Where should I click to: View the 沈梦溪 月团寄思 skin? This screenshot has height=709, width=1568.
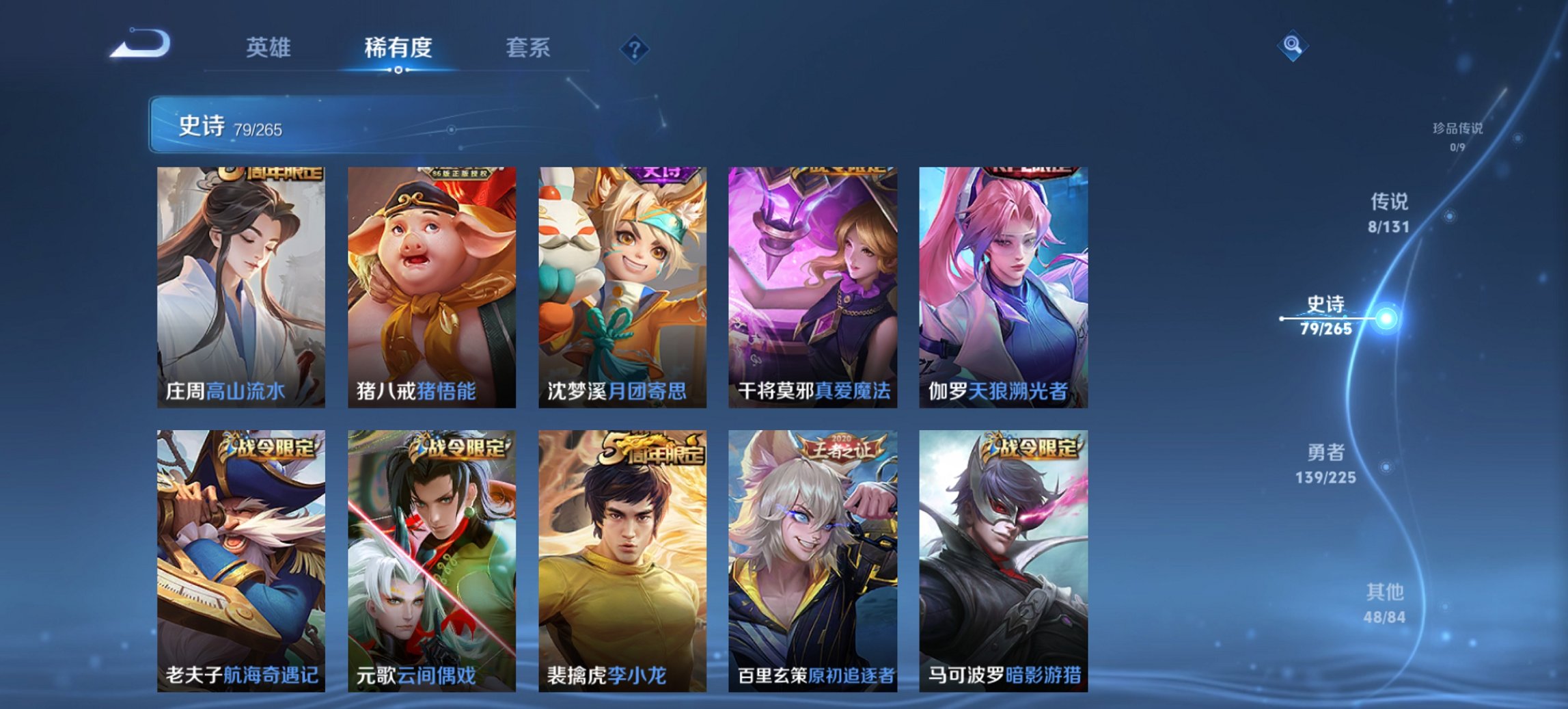[x=623, y=287]
